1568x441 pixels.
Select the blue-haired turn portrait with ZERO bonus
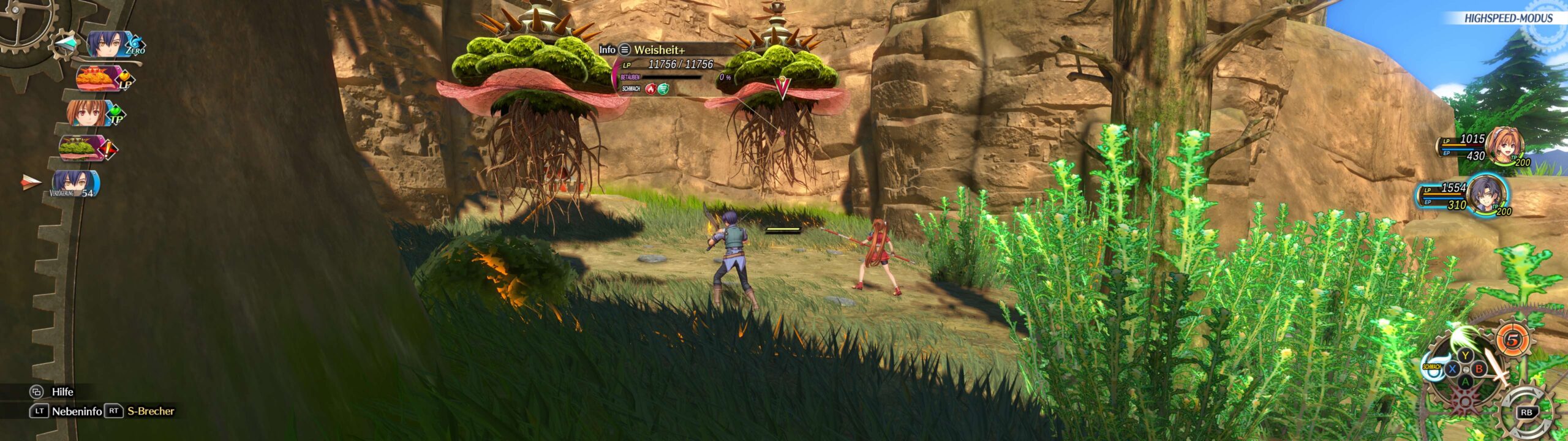pyautogui.click(x=110, y=45)
